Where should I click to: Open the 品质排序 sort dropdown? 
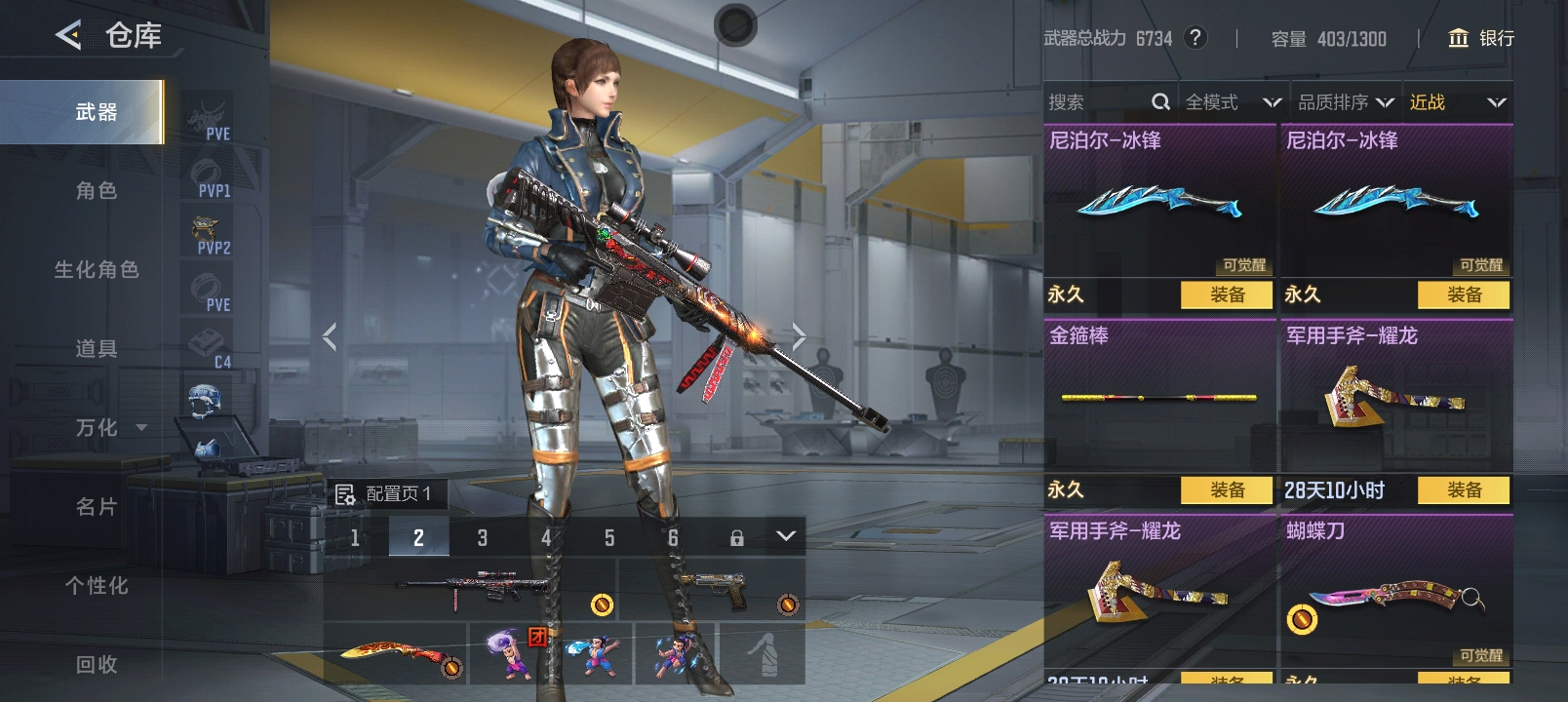pyautogui.click(x=1345, y=102)
